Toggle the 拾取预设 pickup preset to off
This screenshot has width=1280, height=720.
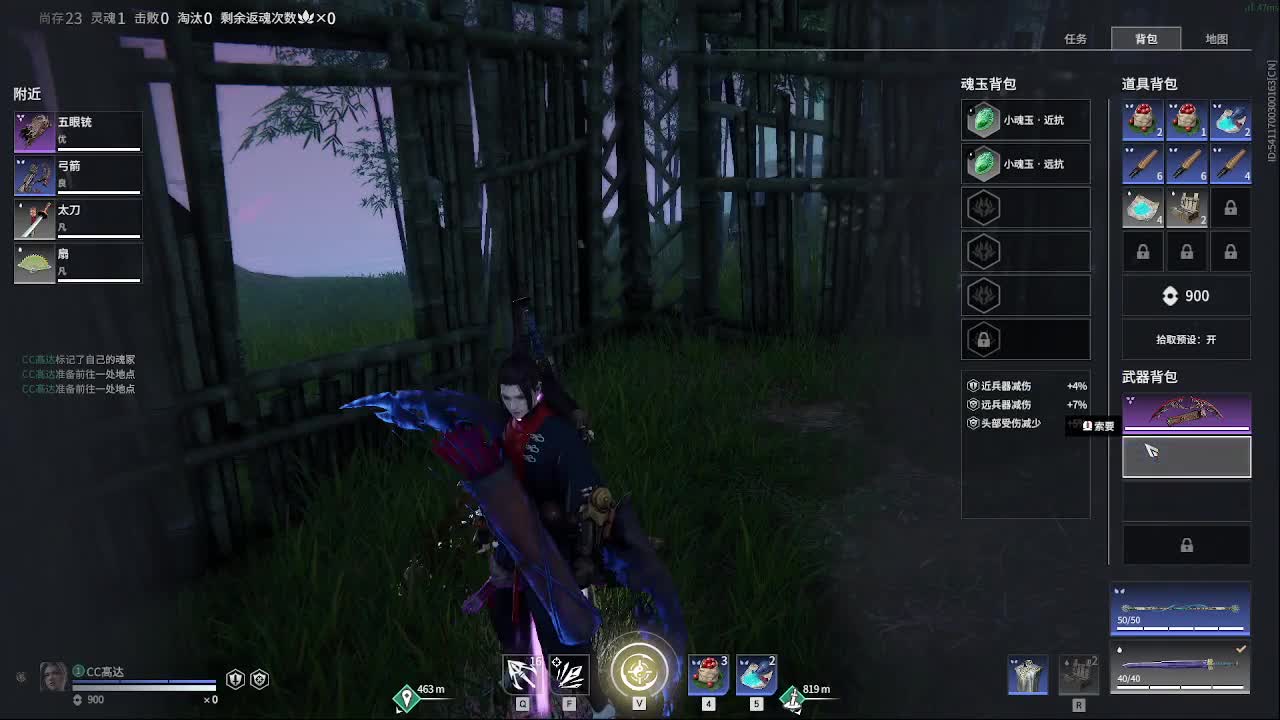click(1186, 340)
